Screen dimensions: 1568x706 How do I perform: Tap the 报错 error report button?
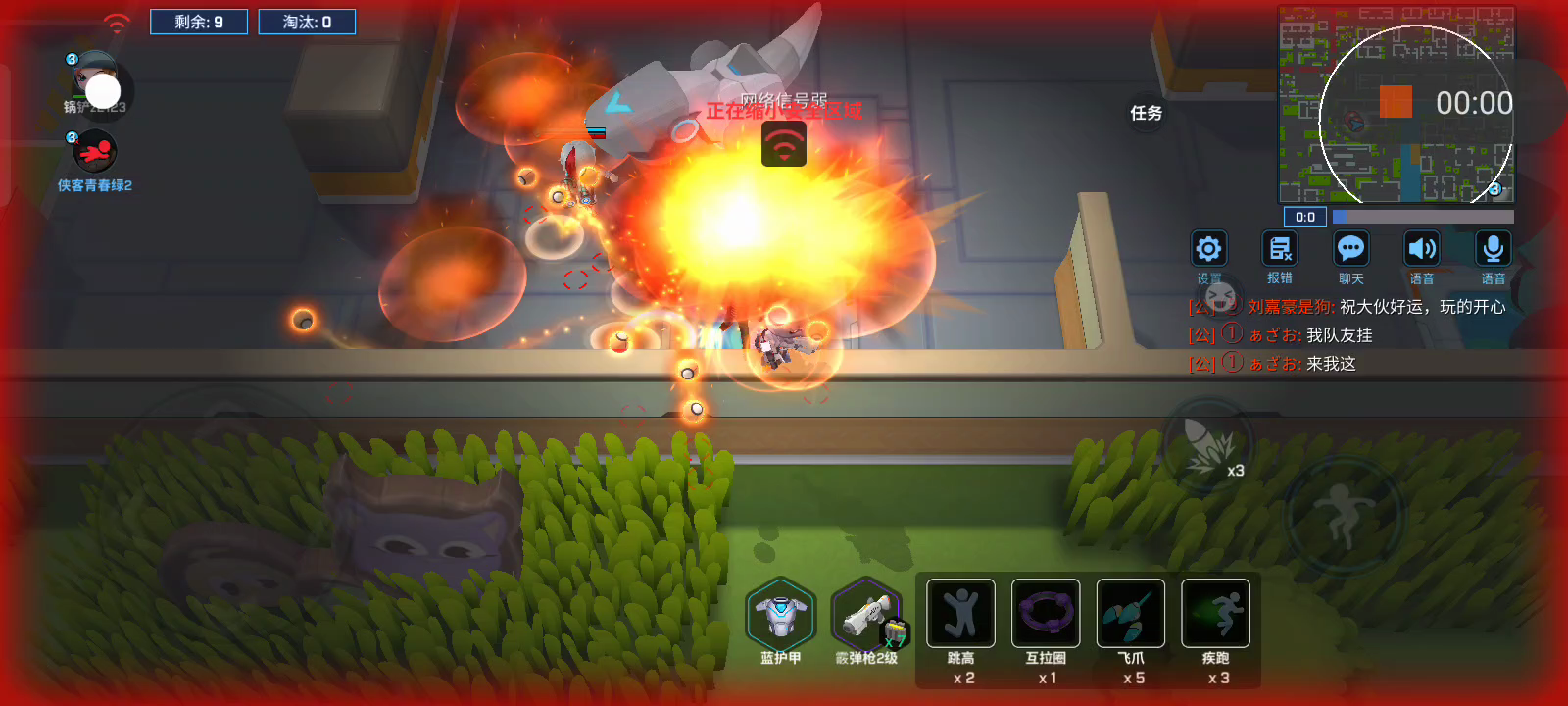pyautogui.click(x=1280, y=249)
